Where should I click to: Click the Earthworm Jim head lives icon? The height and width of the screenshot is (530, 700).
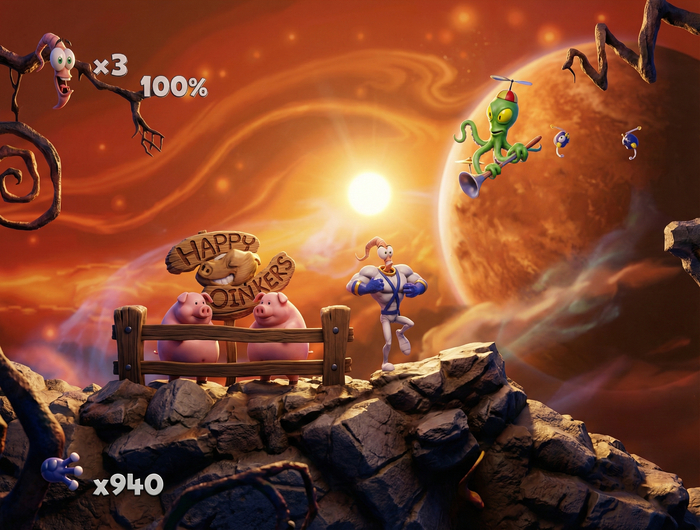click(60, 68)
